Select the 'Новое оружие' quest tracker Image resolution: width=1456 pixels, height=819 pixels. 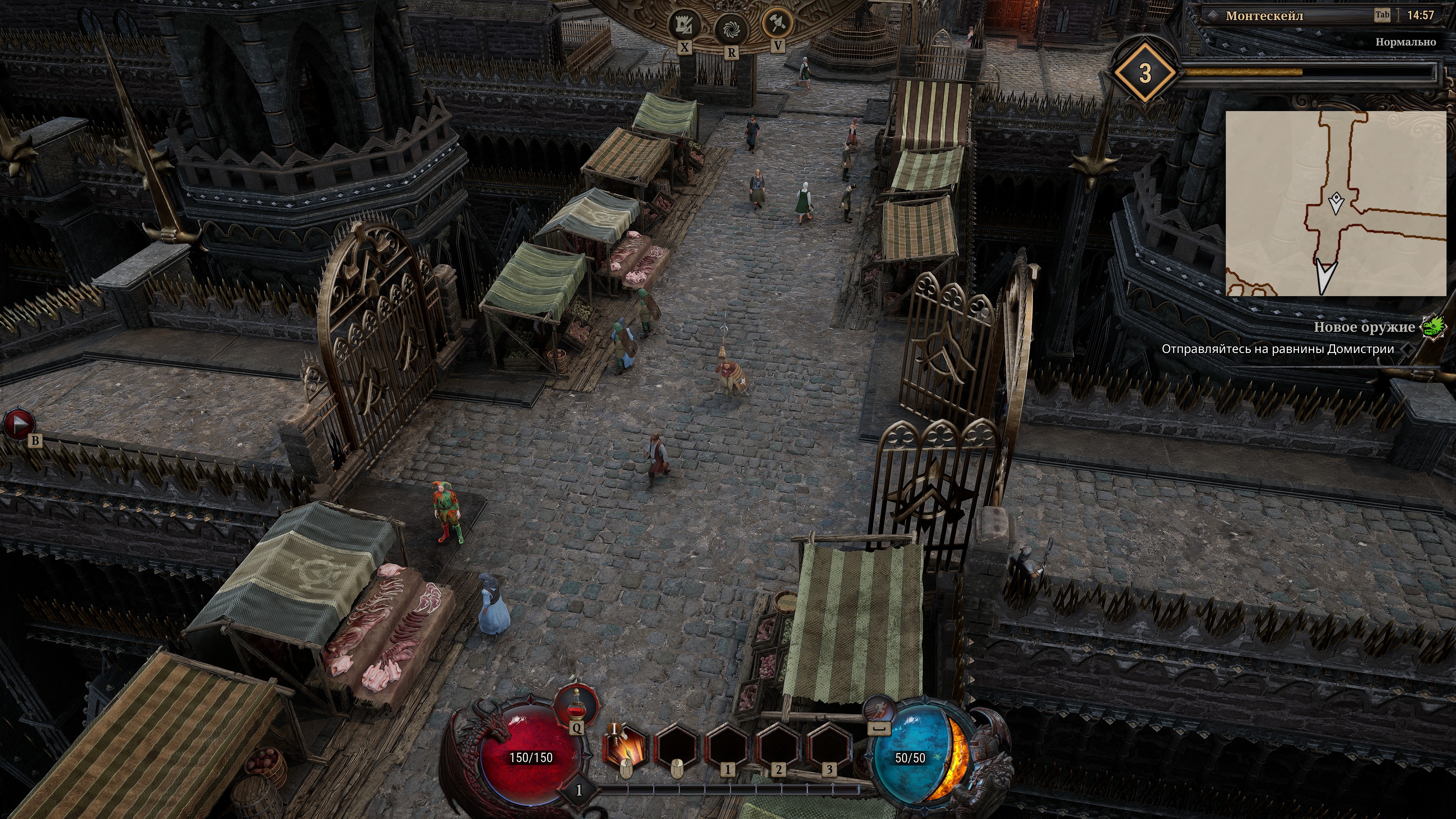[x=1363, y=327]
